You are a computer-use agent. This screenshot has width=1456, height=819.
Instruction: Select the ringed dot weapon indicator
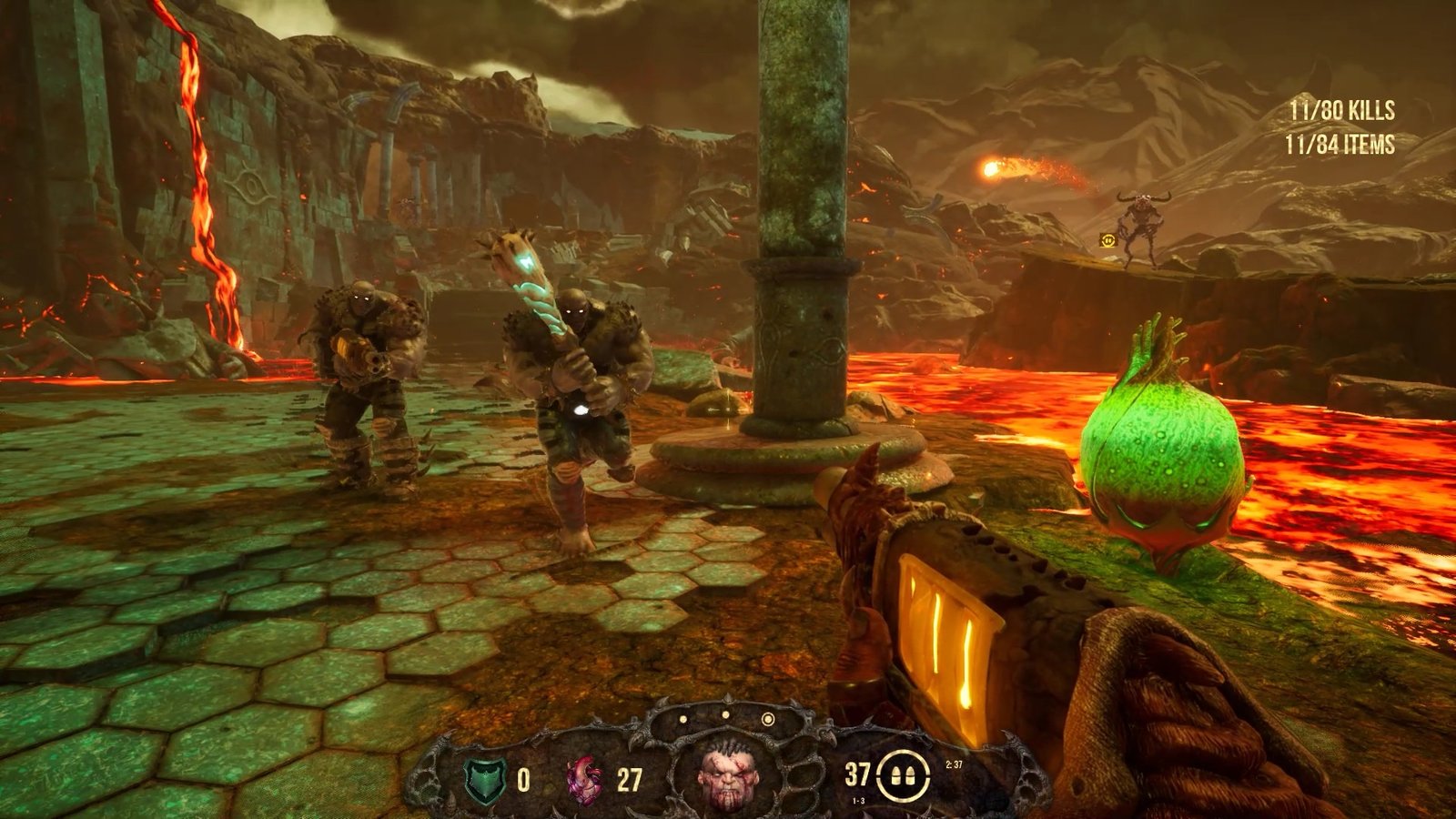[767, 720]
